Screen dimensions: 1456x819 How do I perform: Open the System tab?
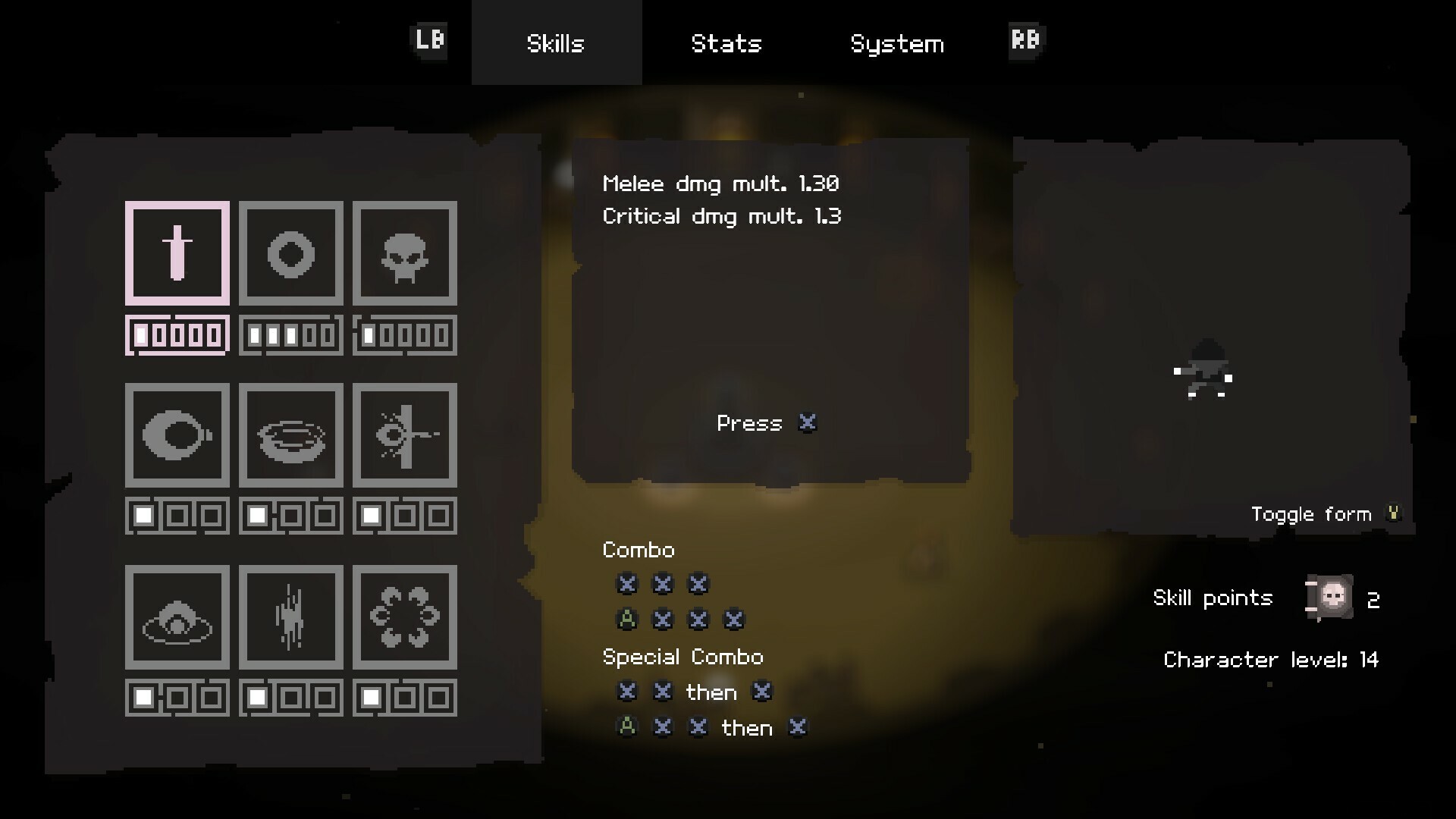898,43
